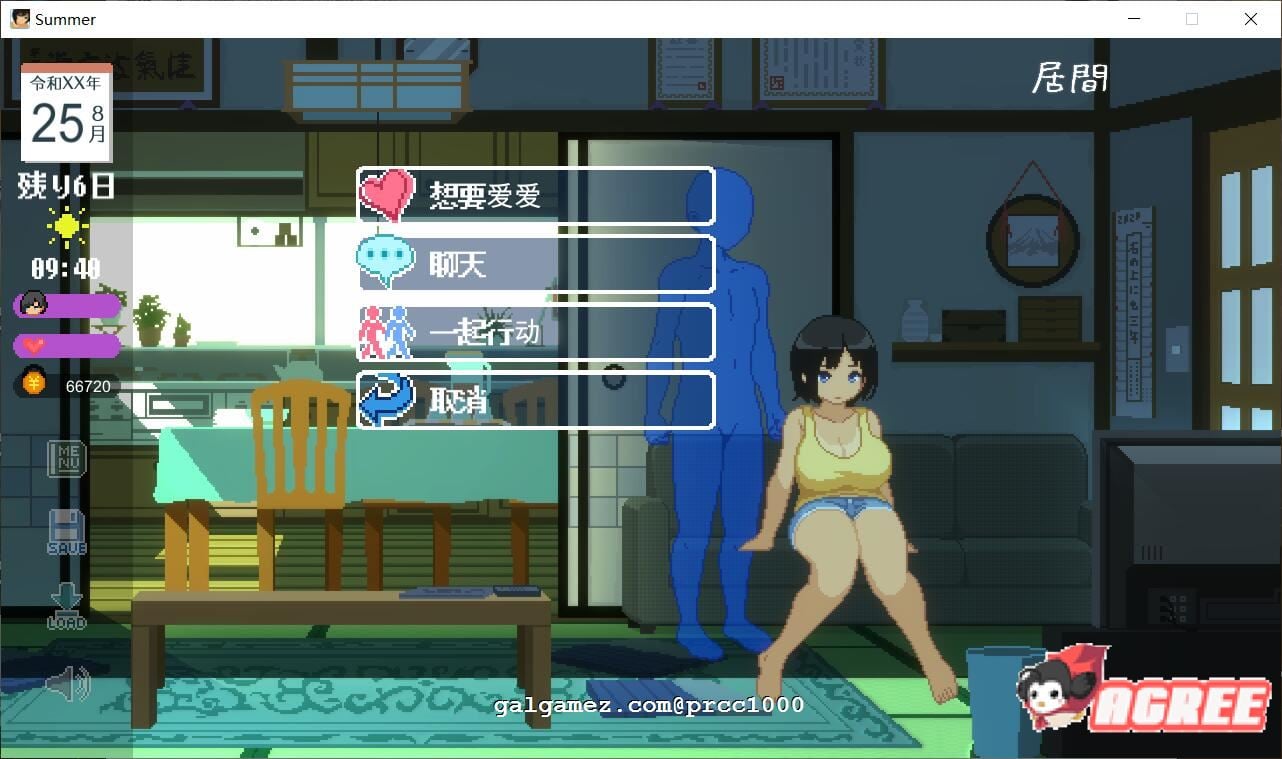This screenshot has height=759, width=1282.
Task: Select the heart icon for 想要爱爱 option
Action: click(385, 193)
